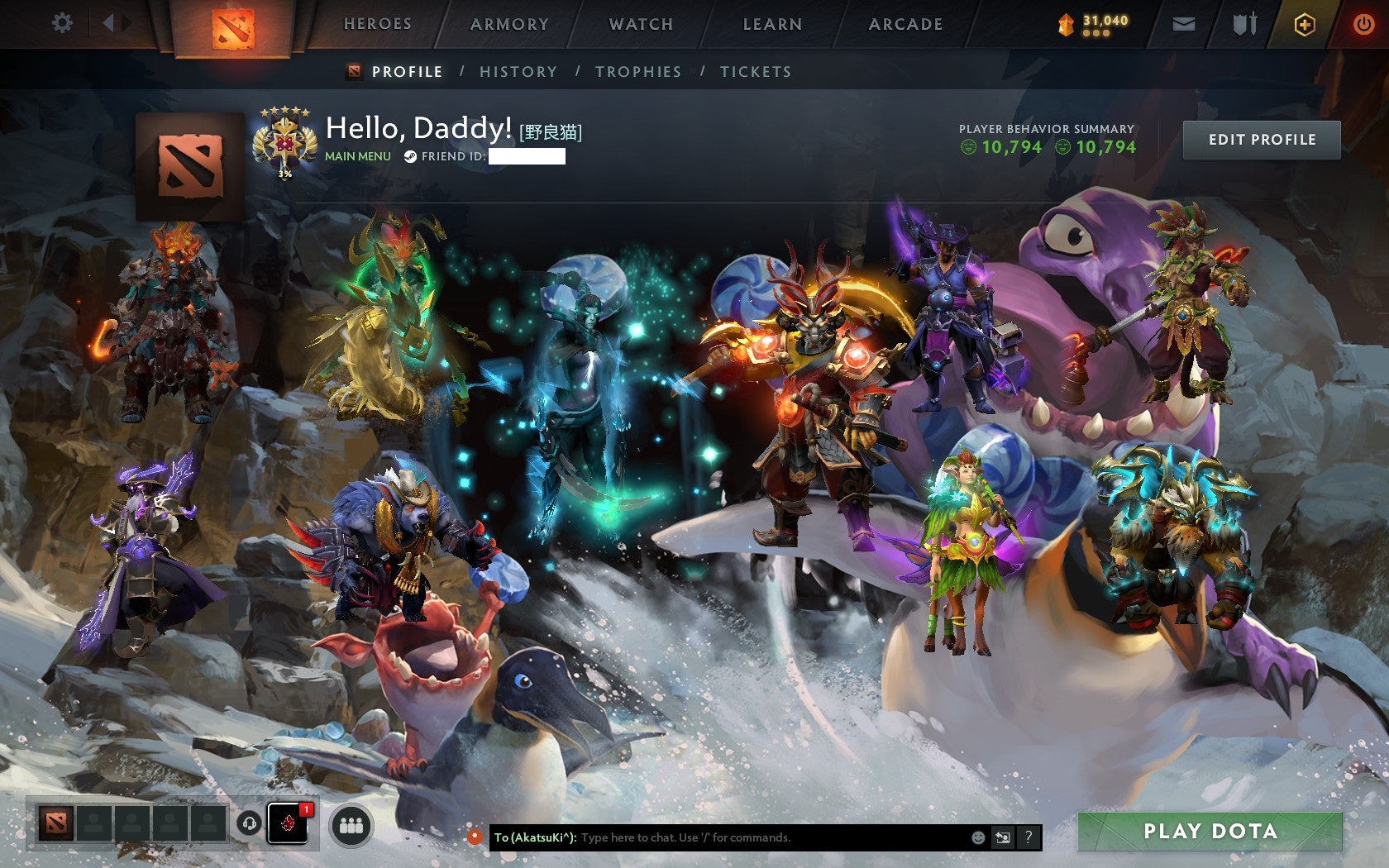1389x868 pixels.
Task: Open the Dota Plus hexagon icon
Action: tap(1303, 24)
